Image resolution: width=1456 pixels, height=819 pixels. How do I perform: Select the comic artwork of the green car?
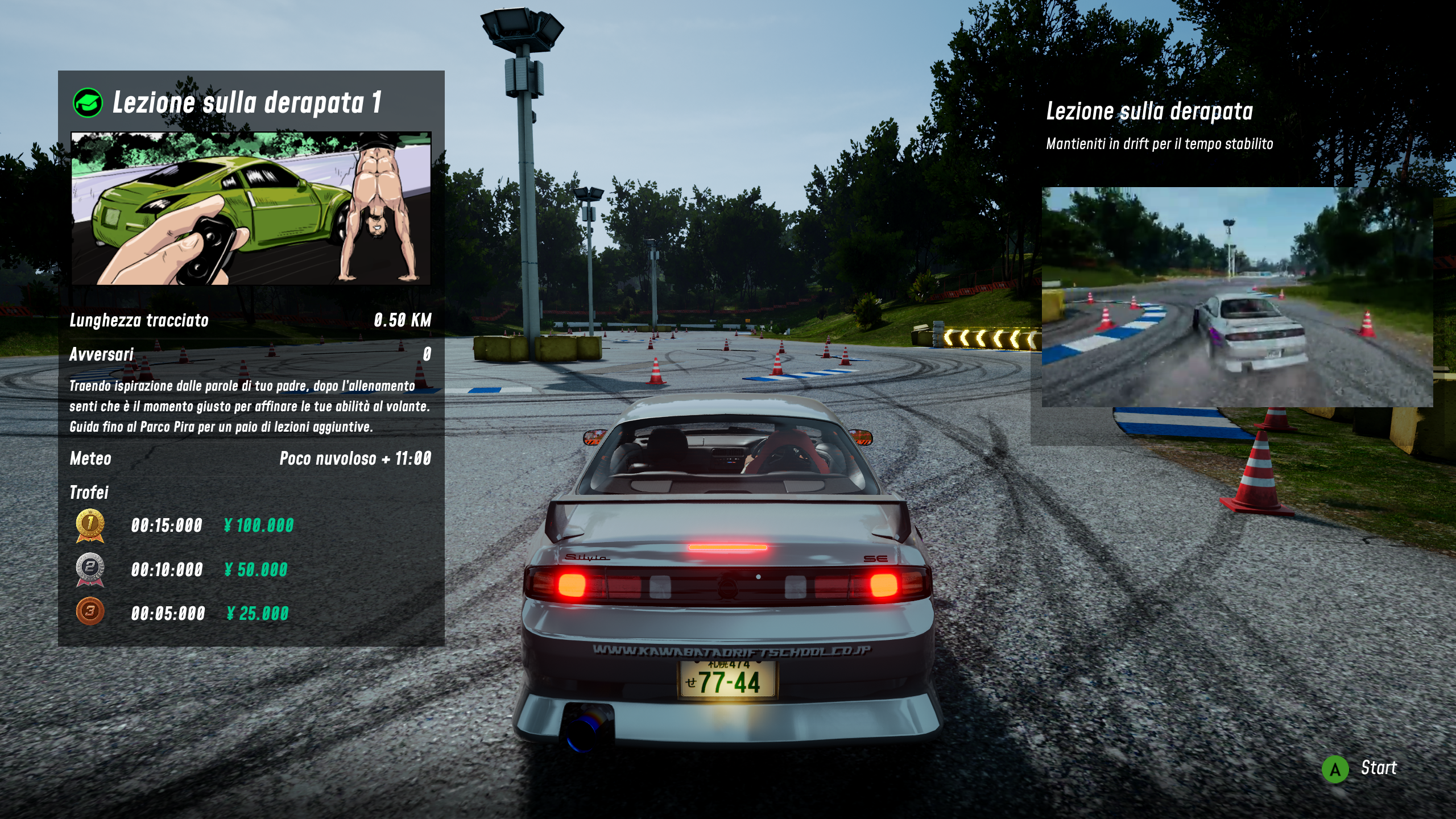251,208
